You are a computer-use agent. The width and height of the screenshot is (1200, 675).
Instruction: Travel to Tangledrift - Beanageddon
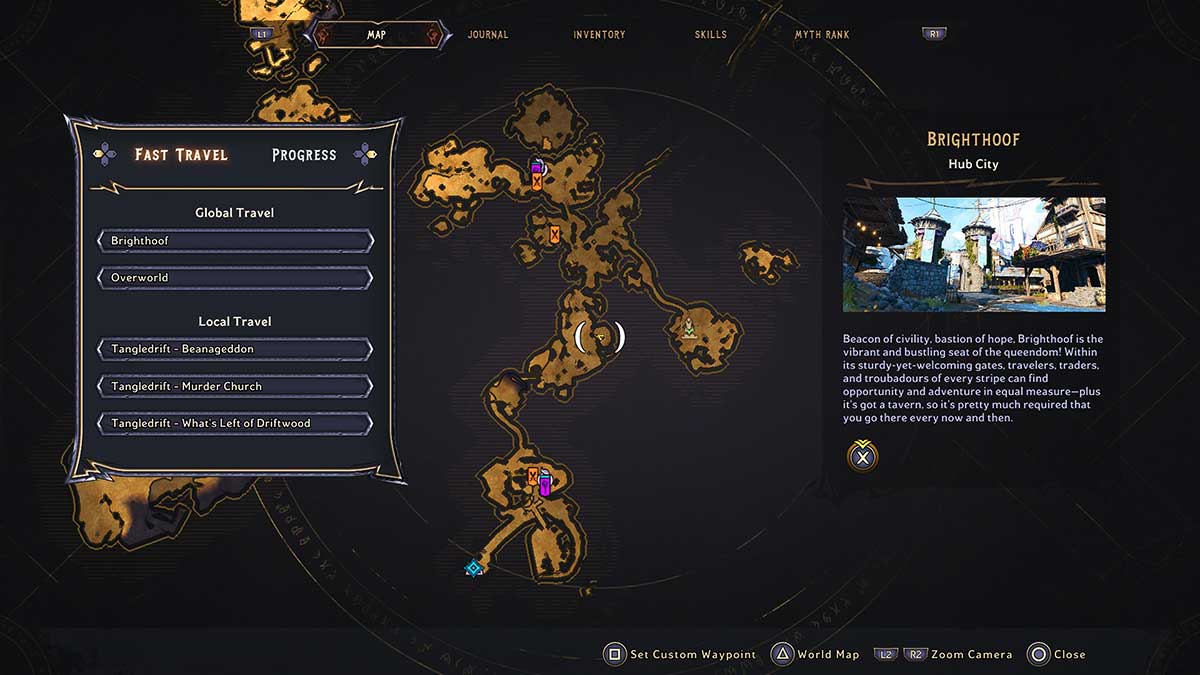pyautogui.click(x=235, y=349)
